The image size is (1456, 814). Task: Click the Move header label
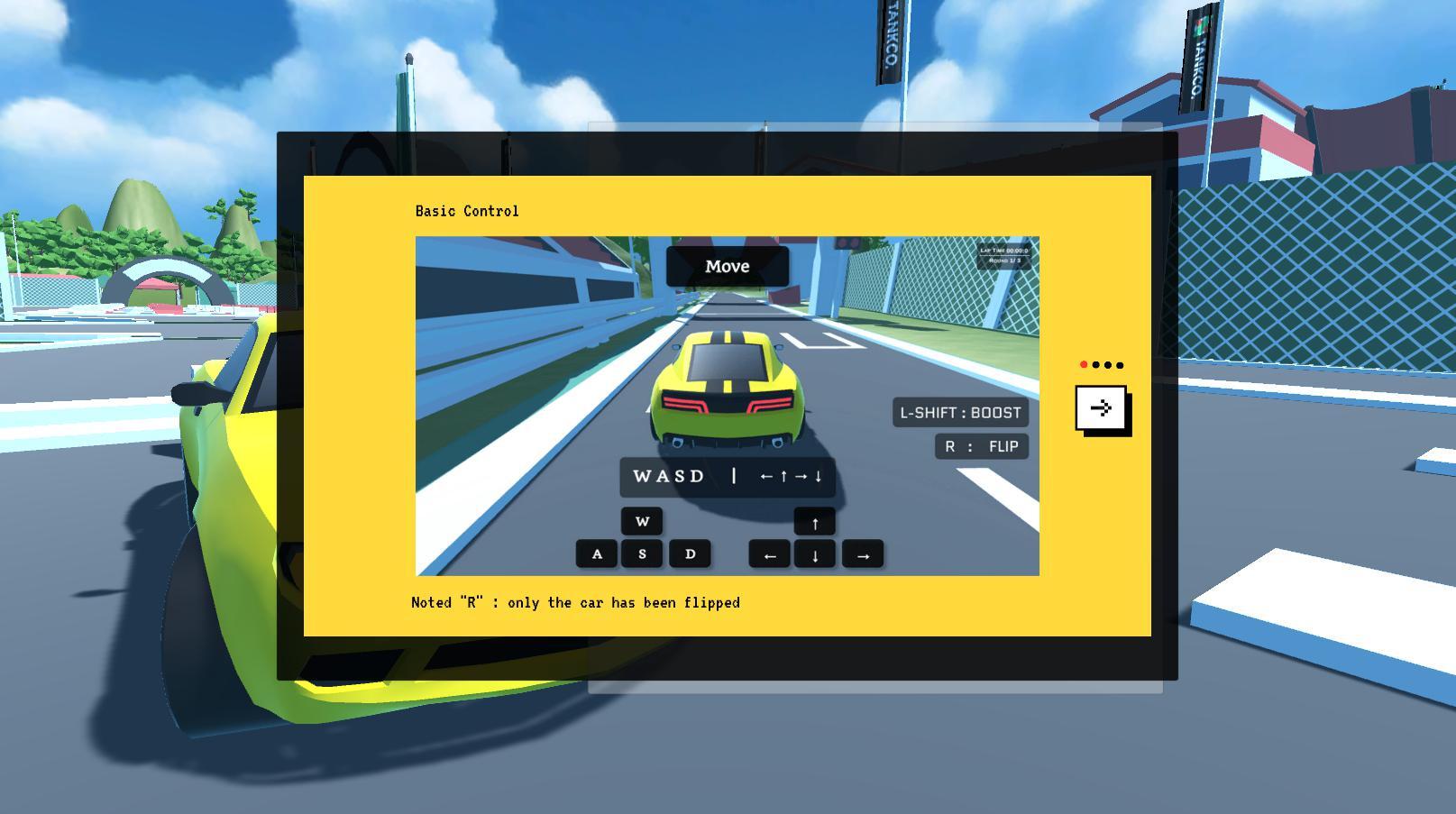point(727,266)
